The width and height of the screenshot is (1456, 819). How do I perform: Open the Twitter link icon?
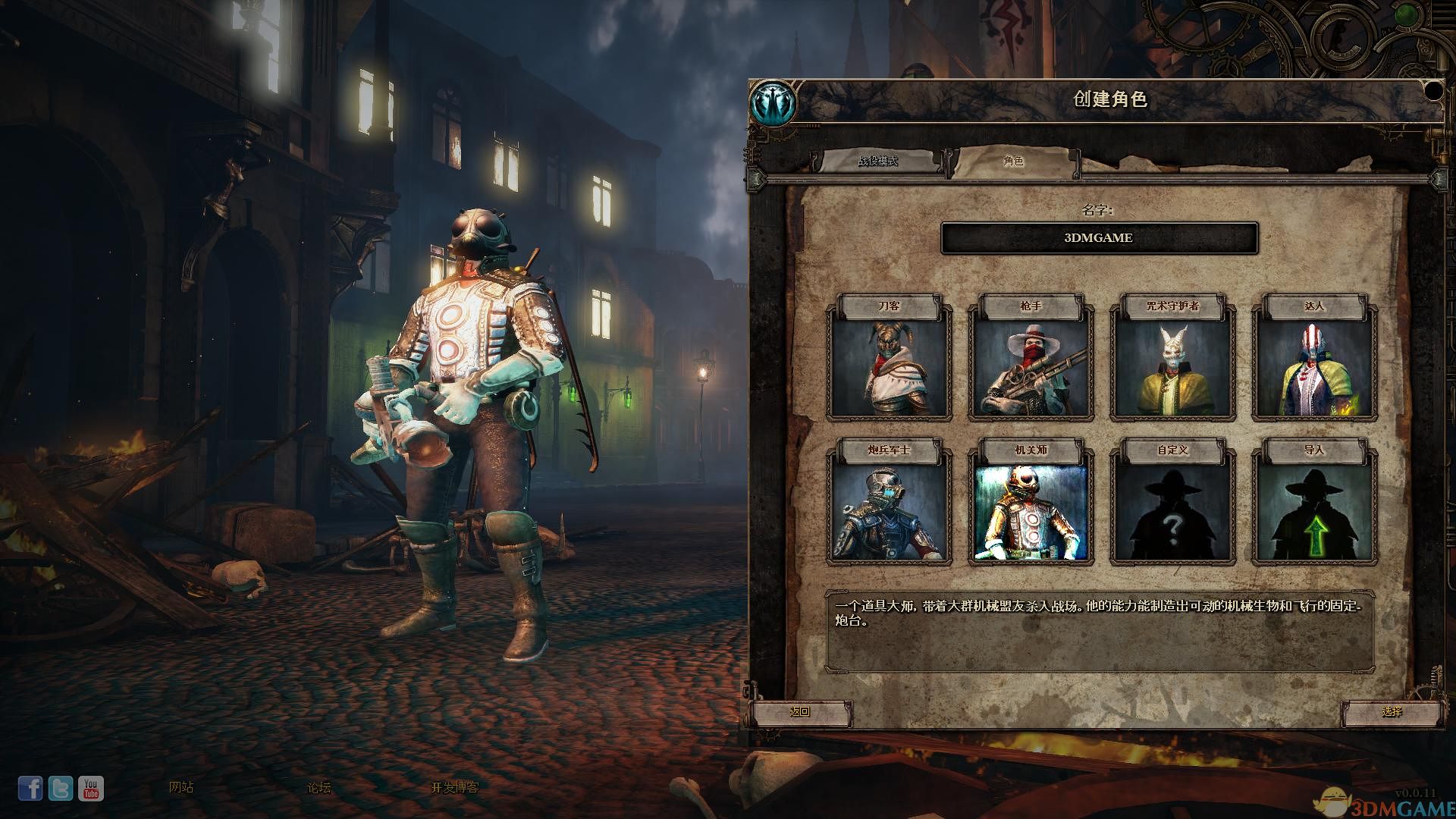click(61, 789)
